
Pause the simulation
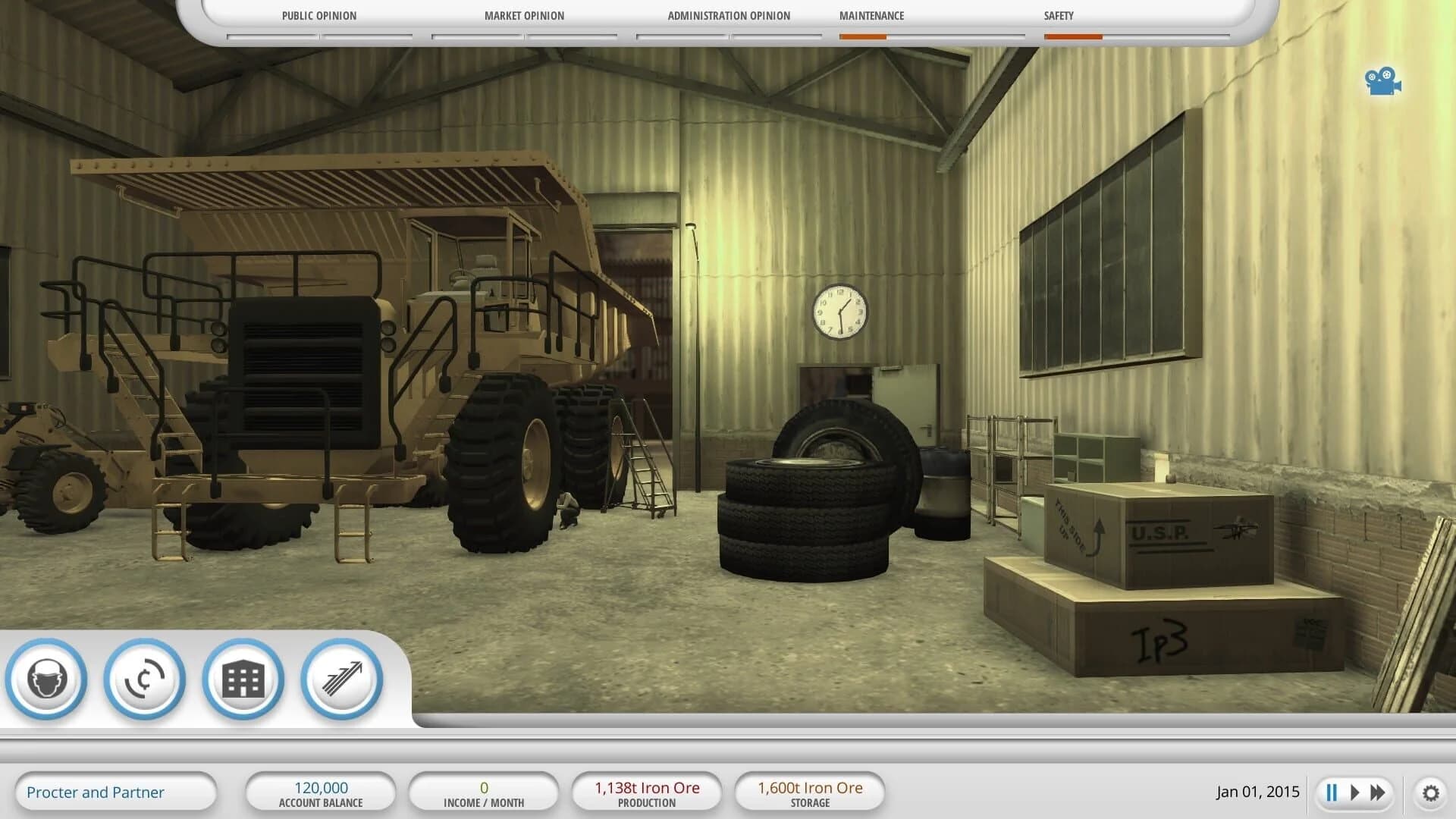1331,792
